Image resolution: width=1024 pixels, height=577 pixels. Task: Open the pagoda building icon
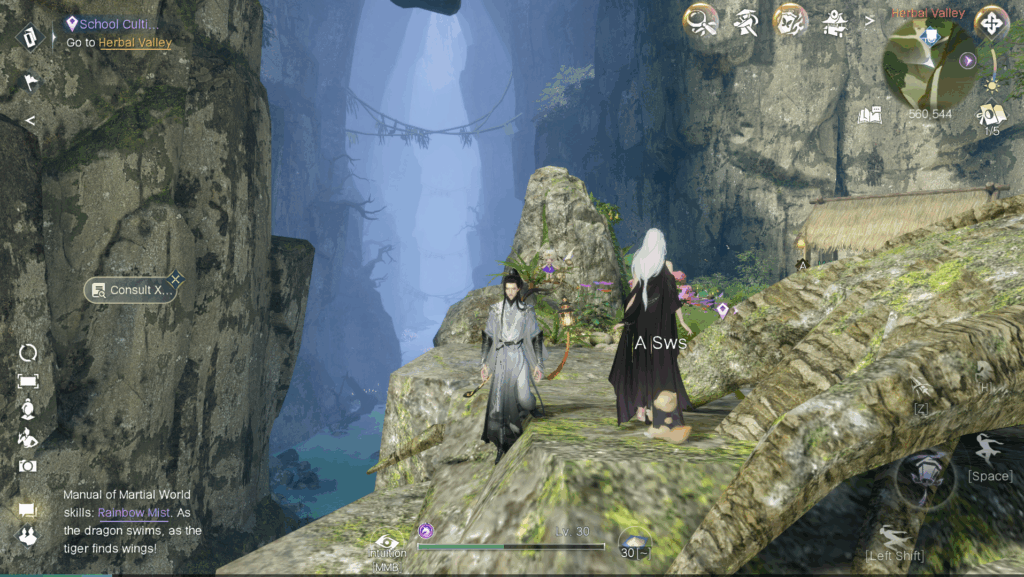(833, 21)
